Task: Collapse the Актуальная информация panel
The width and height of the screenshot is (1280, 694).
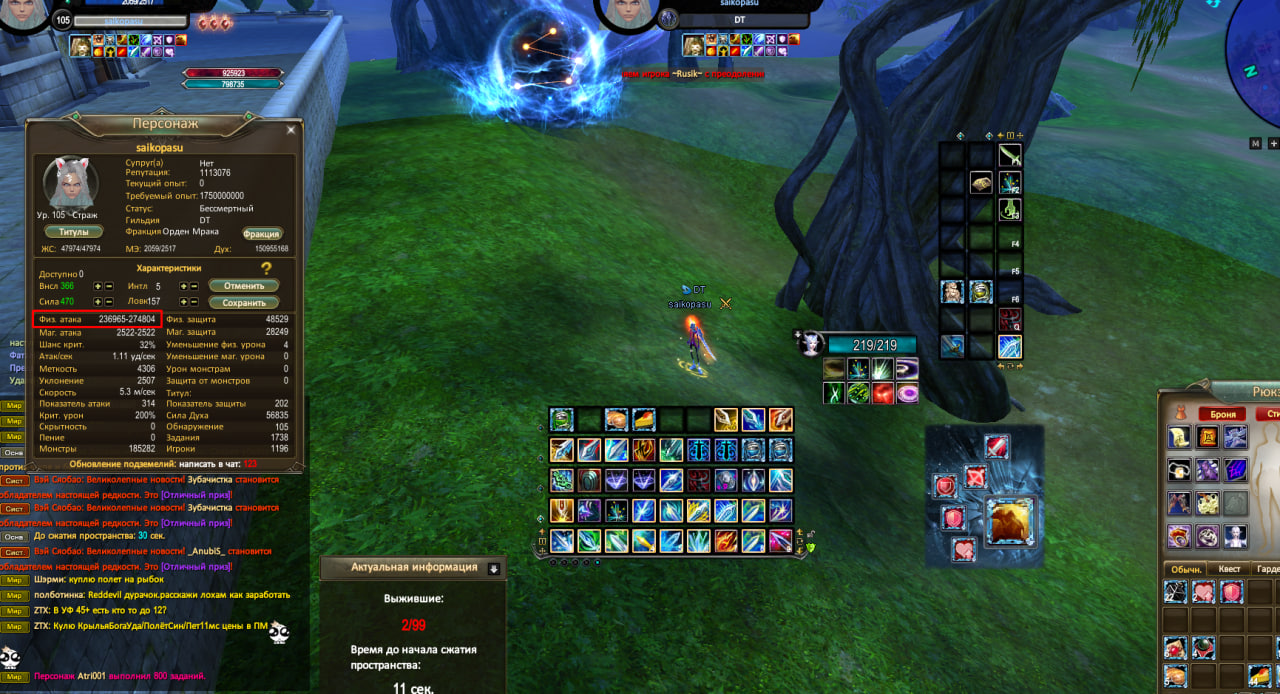Action: coord(493,568)
